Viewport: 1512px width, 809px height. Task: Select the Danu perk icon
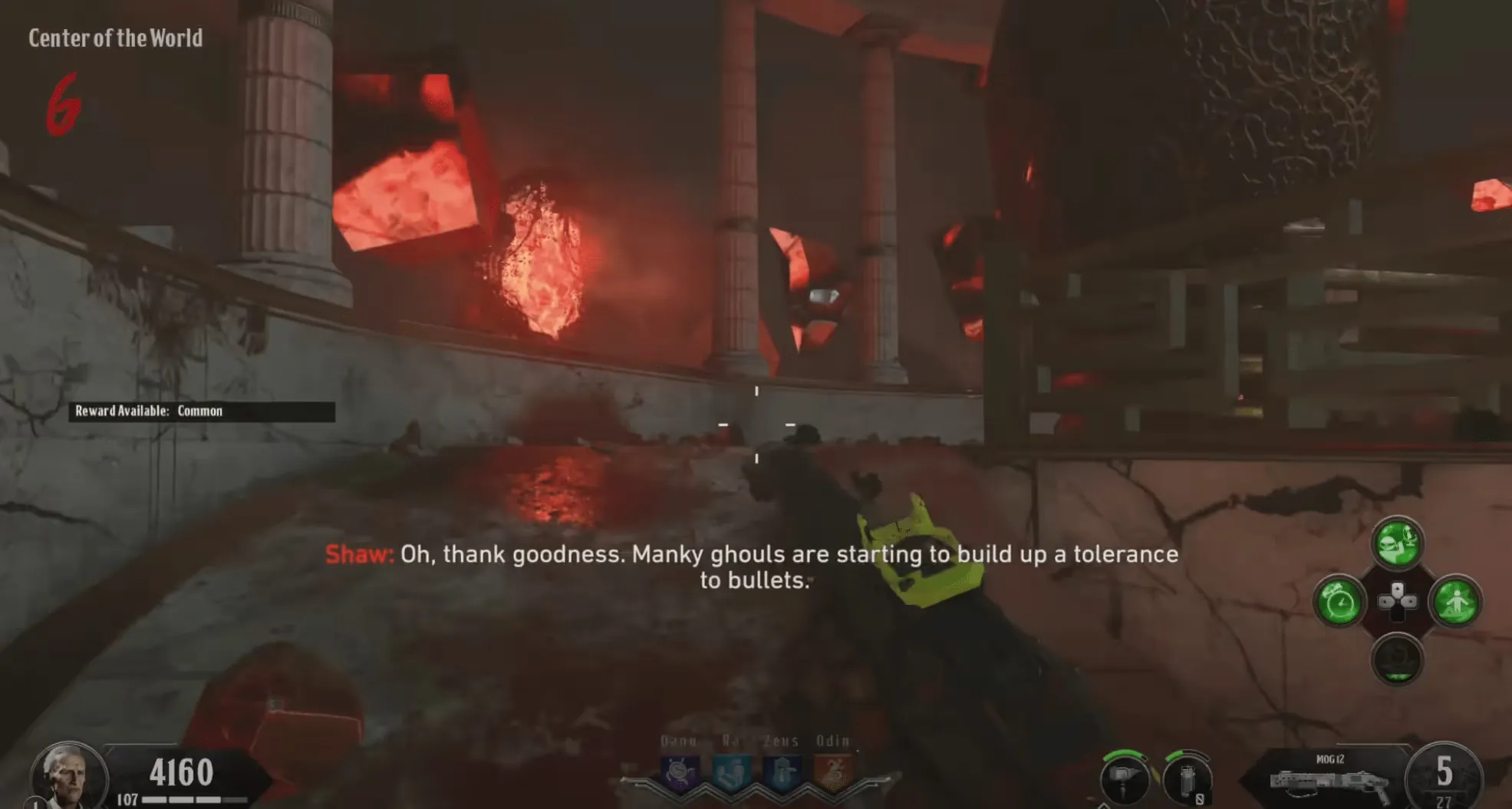pos(680,772)
